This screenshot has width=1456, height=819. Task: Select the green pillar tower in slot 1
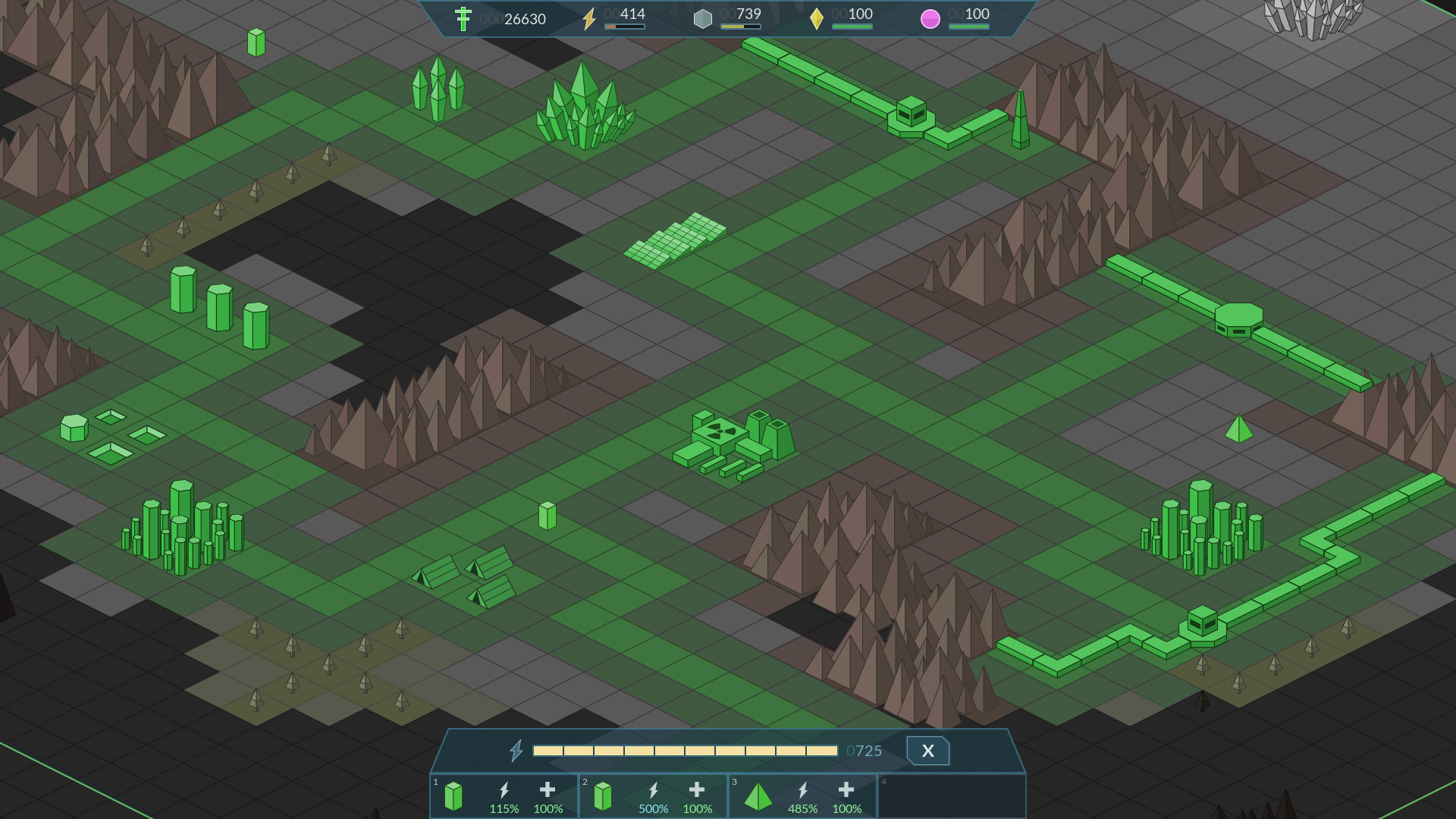click(x=453, y=796)
